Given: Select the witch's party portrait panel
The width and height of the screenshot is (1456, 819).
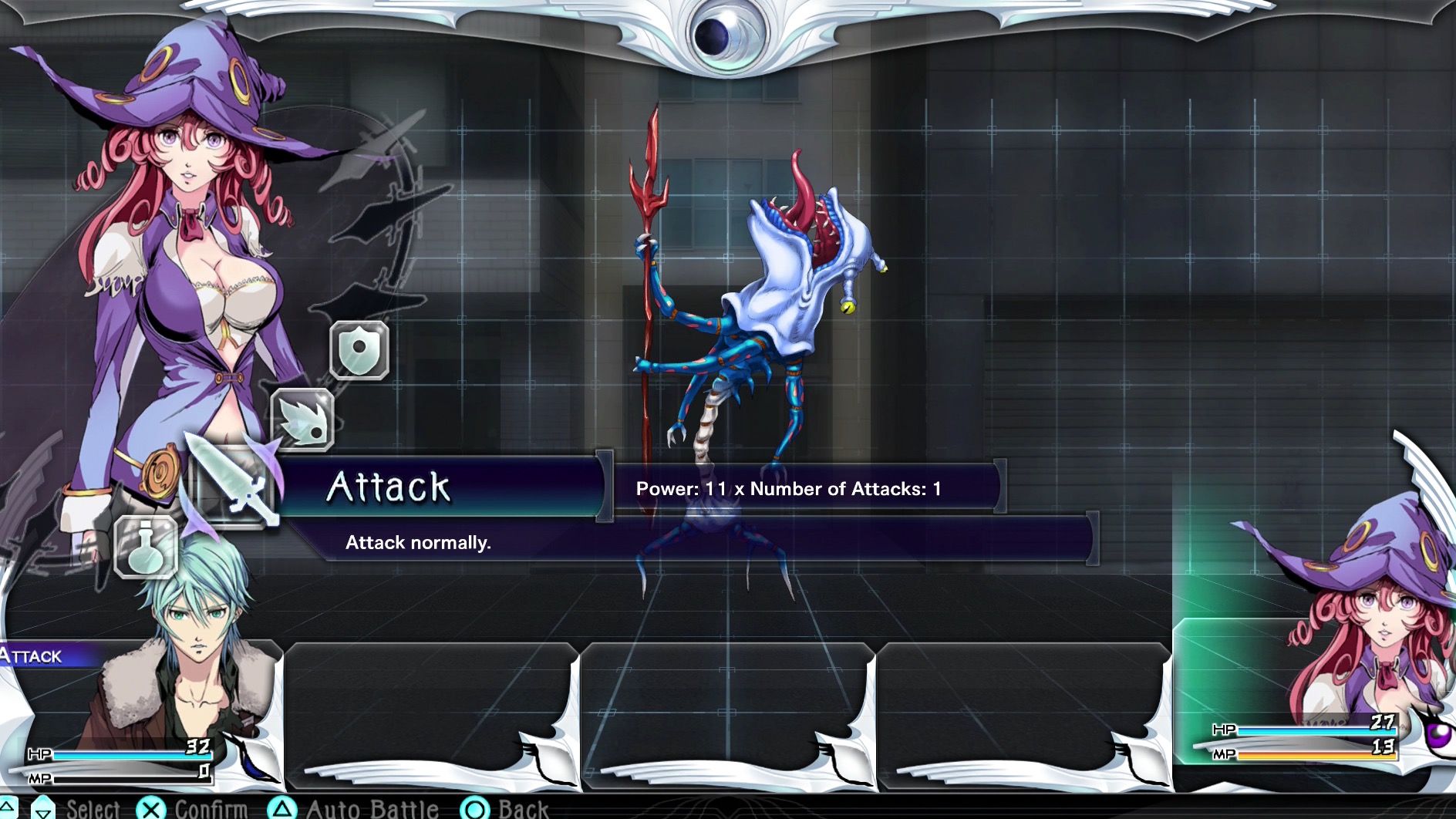Looking at the screenshot, I should (x=1311, y=694).
